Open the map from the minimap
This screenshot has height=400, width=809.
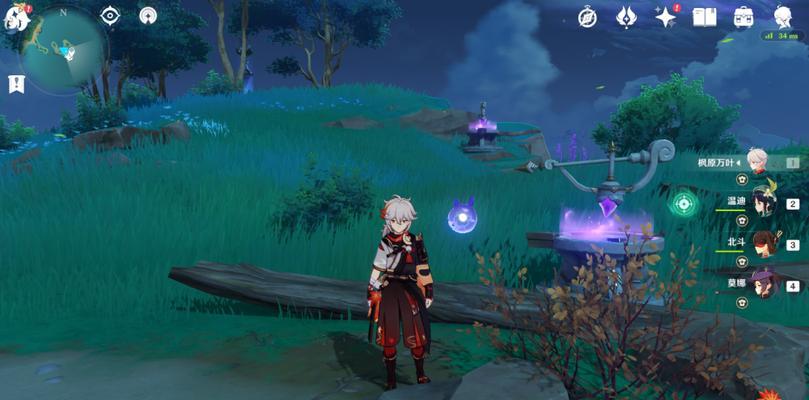[x=62, y=50]
